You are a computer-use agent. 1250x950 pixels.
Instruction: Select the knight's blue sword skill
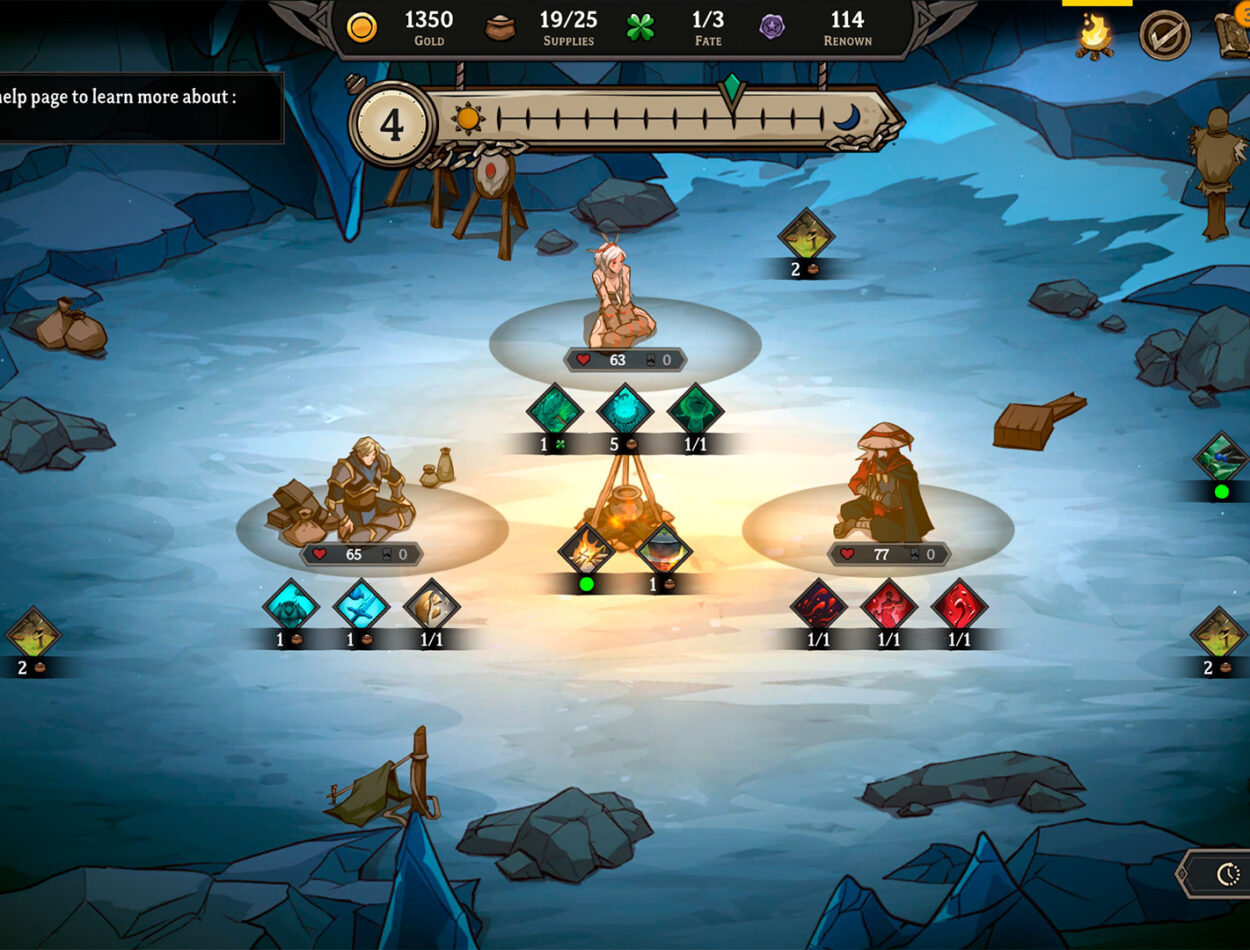click(x=361, y=606)
